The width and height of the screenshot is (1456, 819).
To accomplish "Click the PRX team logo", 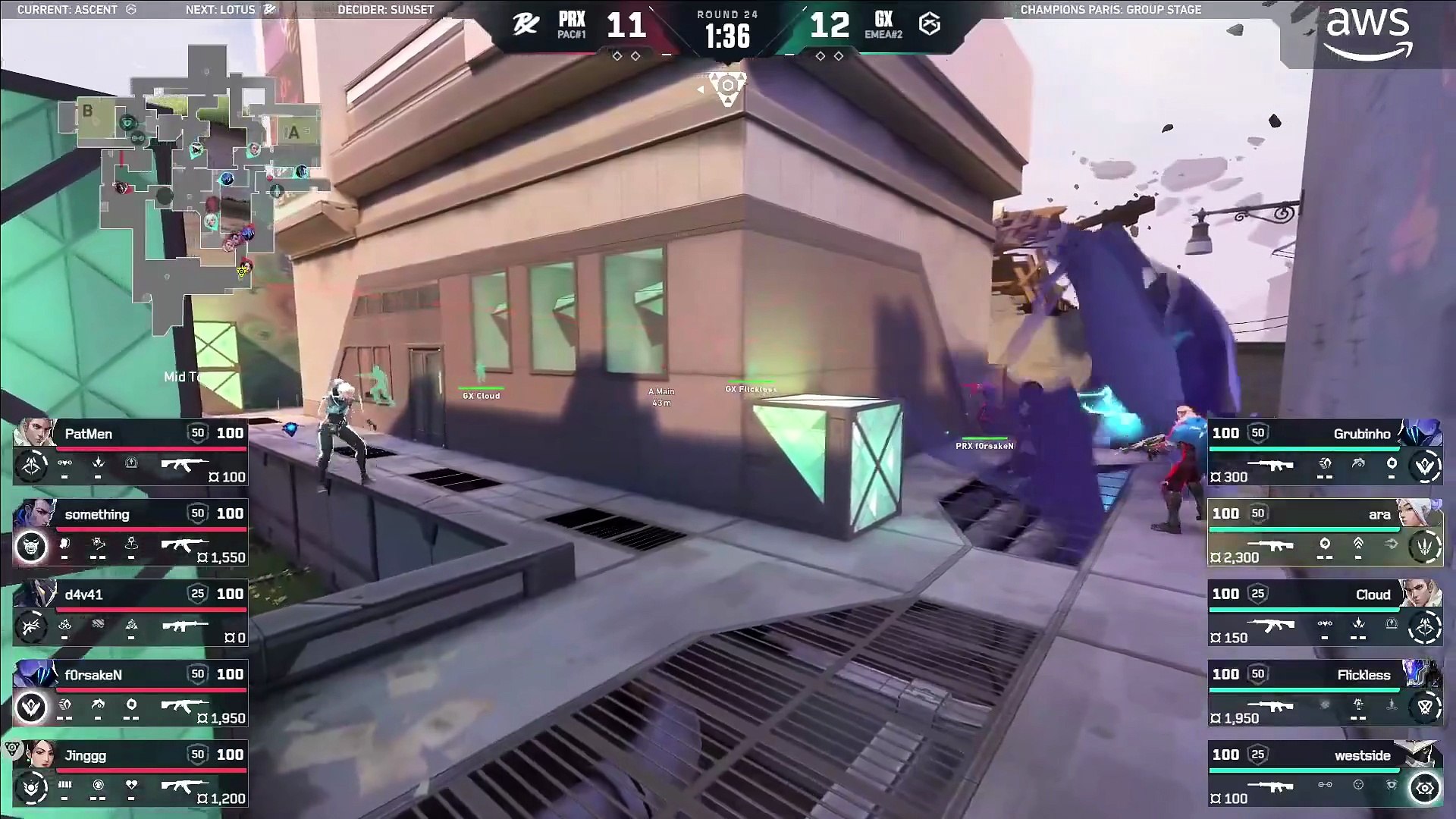I will (x=526, y=25).
